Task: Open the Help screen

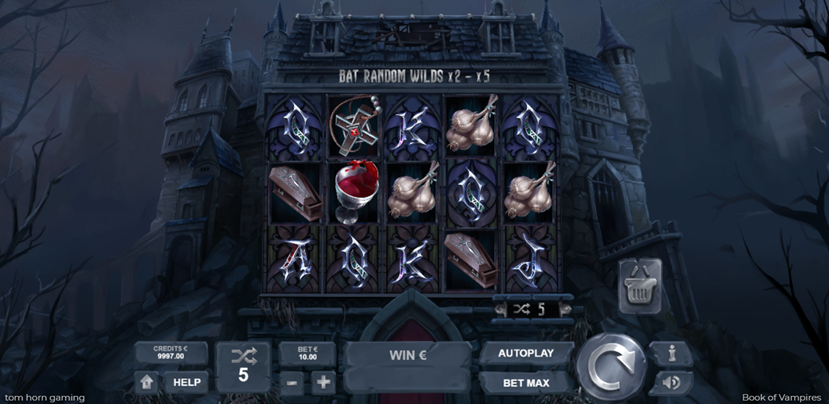Action: [187, 382]
